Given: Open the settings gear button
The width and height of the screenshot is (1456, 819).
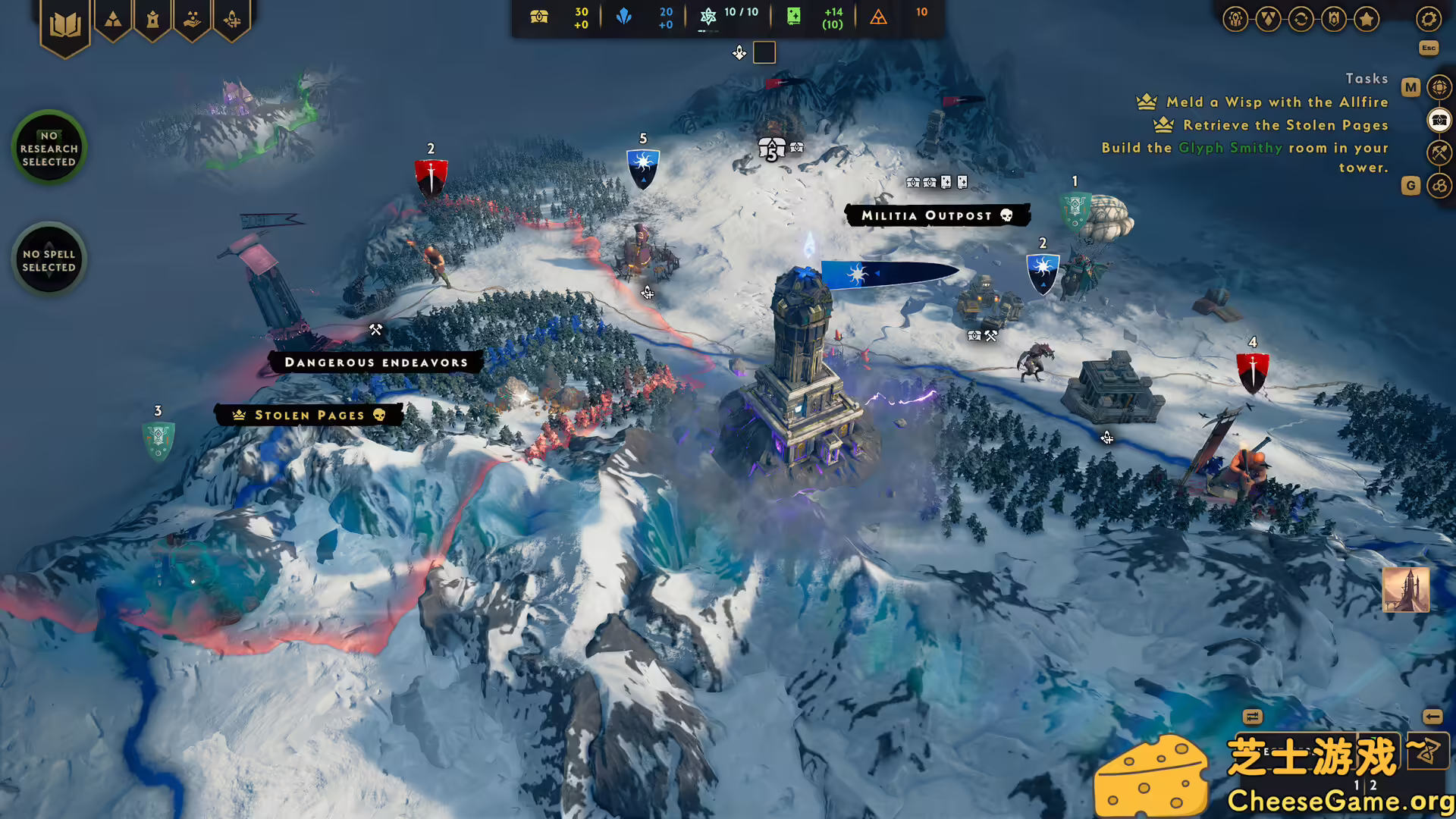Looking at the screenshot, I should coord(1429,19).
